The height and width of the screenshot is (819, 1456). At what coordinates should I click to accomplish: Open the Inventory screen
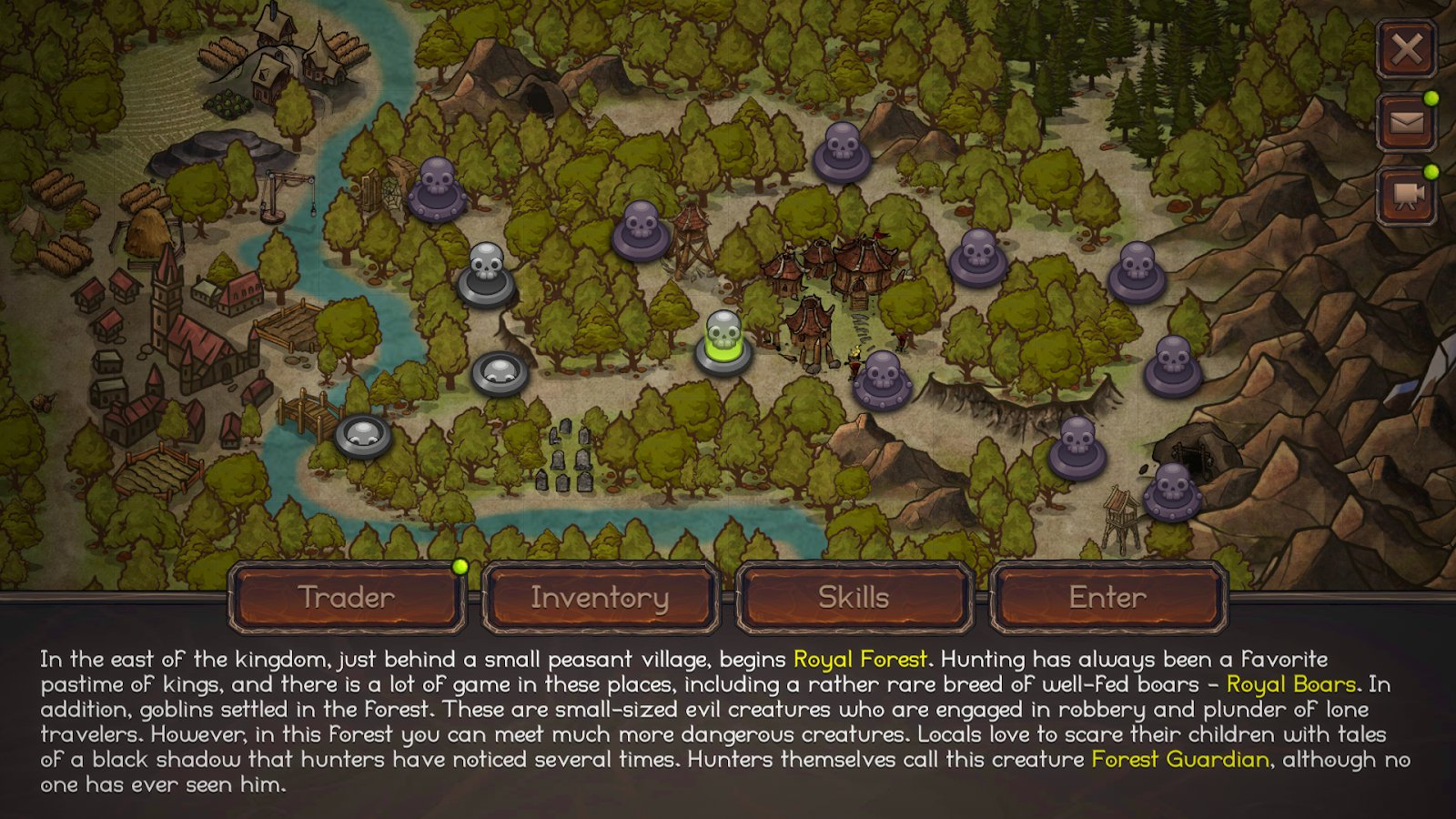[600, 597]
